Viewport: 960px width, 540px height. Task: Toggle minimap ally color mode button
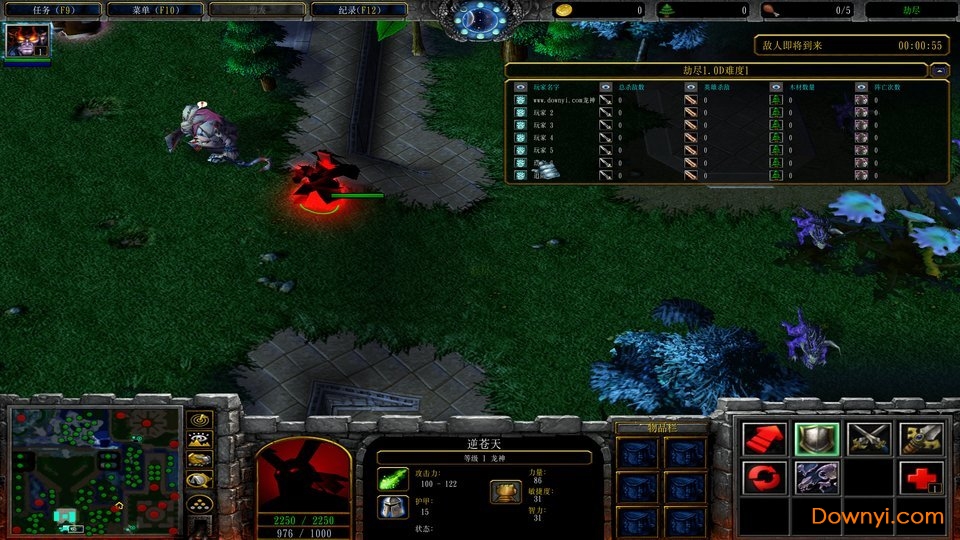(x=200, y=459)
